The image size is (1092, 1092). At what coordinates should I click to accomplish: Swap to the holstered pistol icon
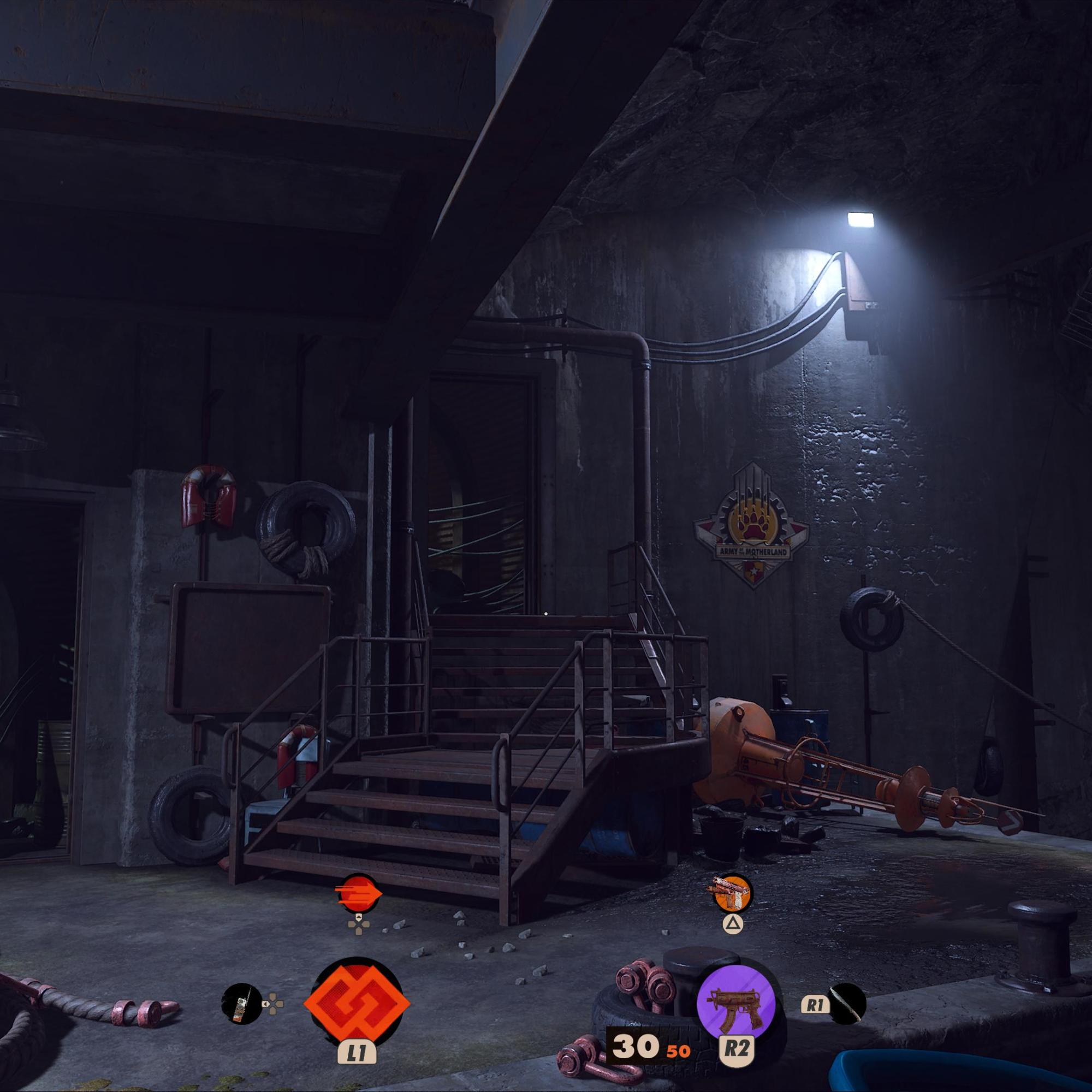[x=733, y=894]
